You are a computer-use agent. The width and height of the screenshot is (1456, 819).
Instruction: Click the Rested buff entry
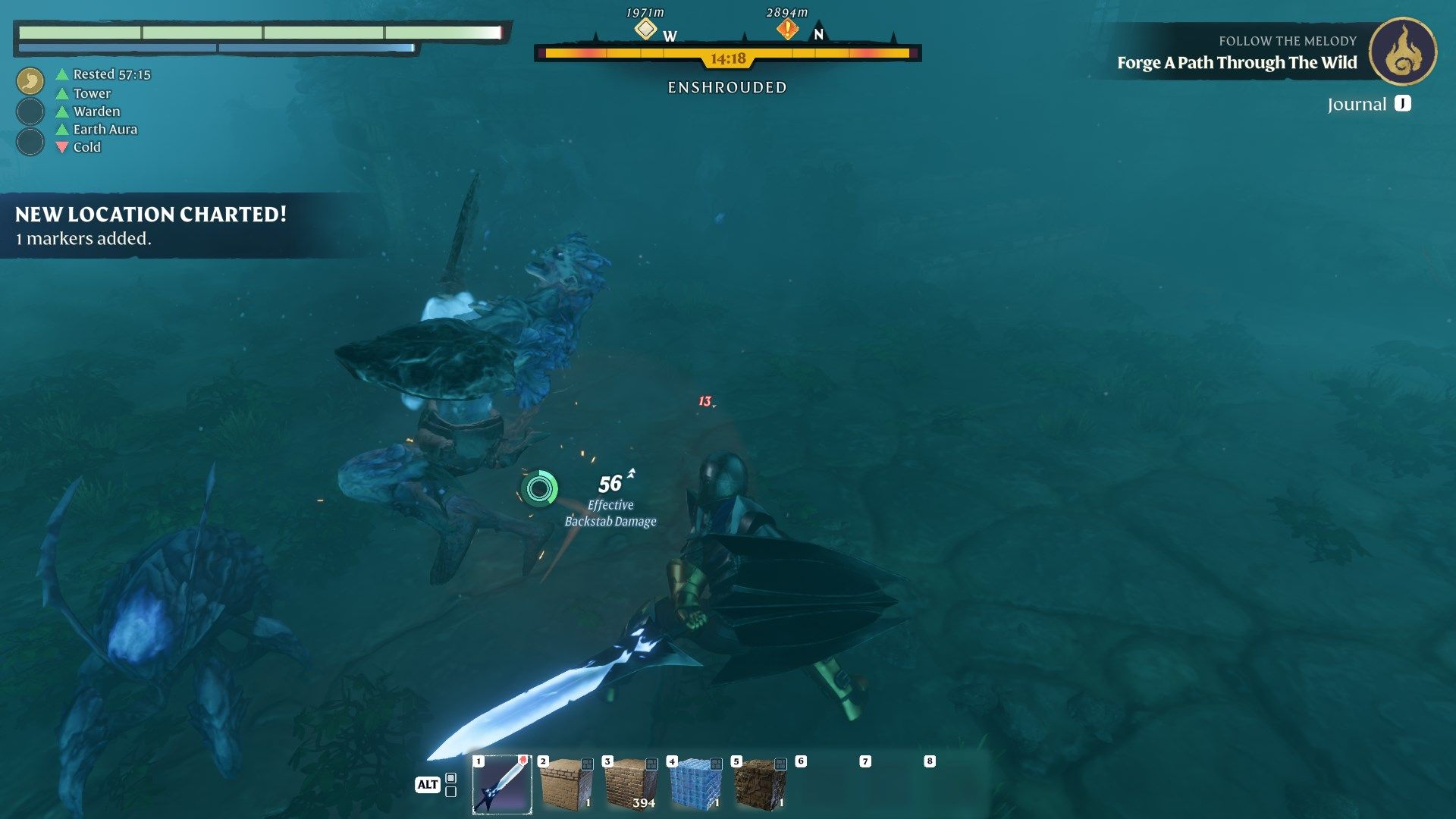pos(111,74)
